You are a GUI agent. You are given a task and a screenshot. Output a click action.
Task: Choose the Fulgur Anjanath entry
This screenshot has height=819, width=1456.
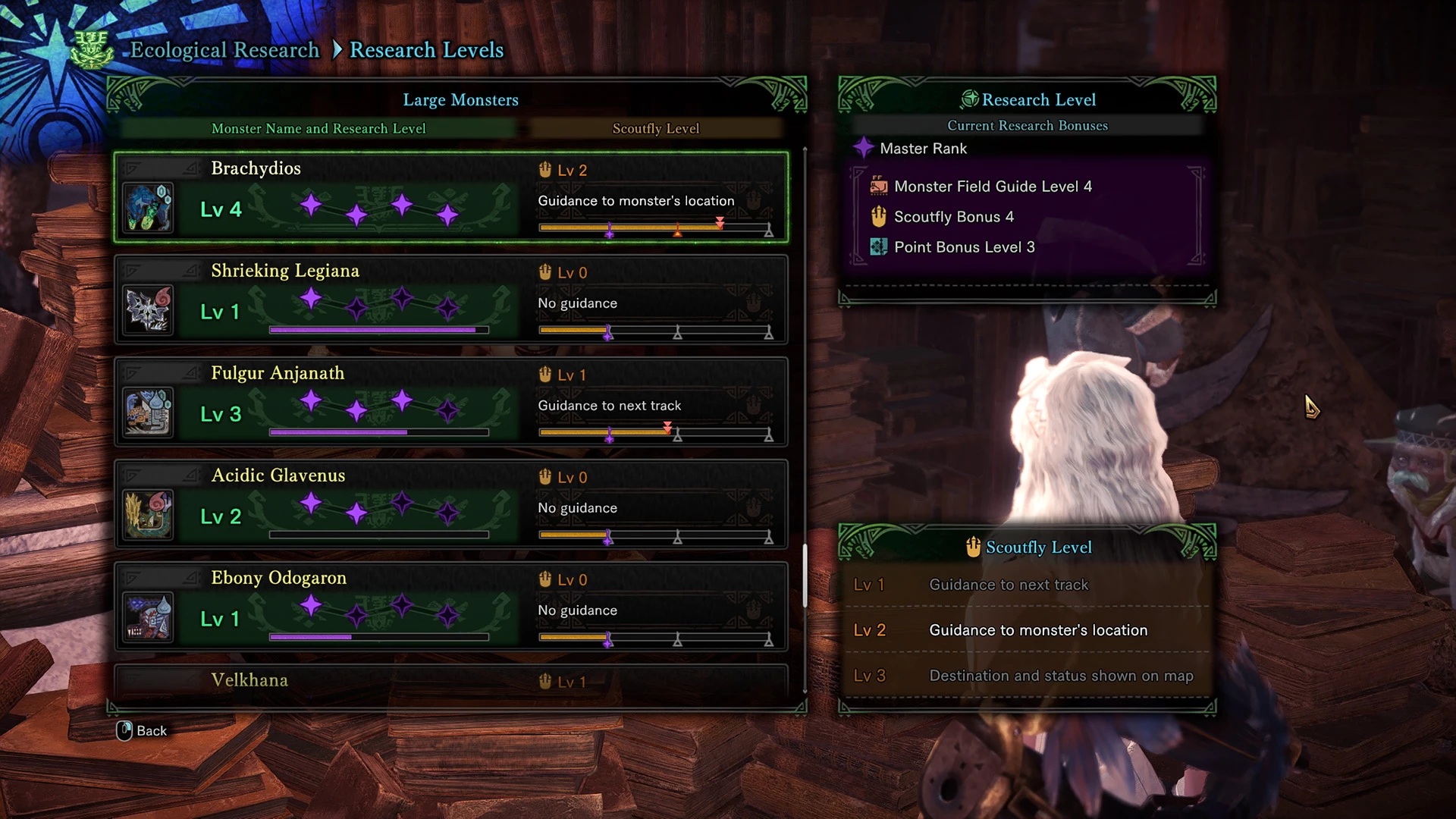click(450, 402)
